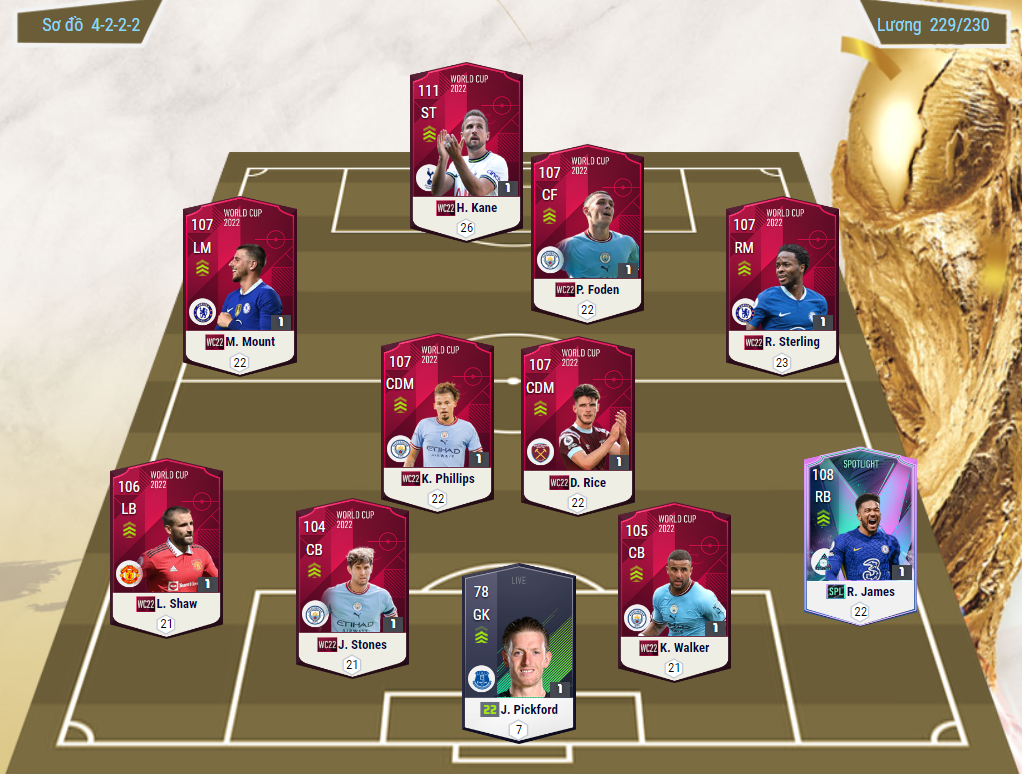Select the J. Stones CB card
This screenshot has width=1022, height=774.
pos(352,586)
